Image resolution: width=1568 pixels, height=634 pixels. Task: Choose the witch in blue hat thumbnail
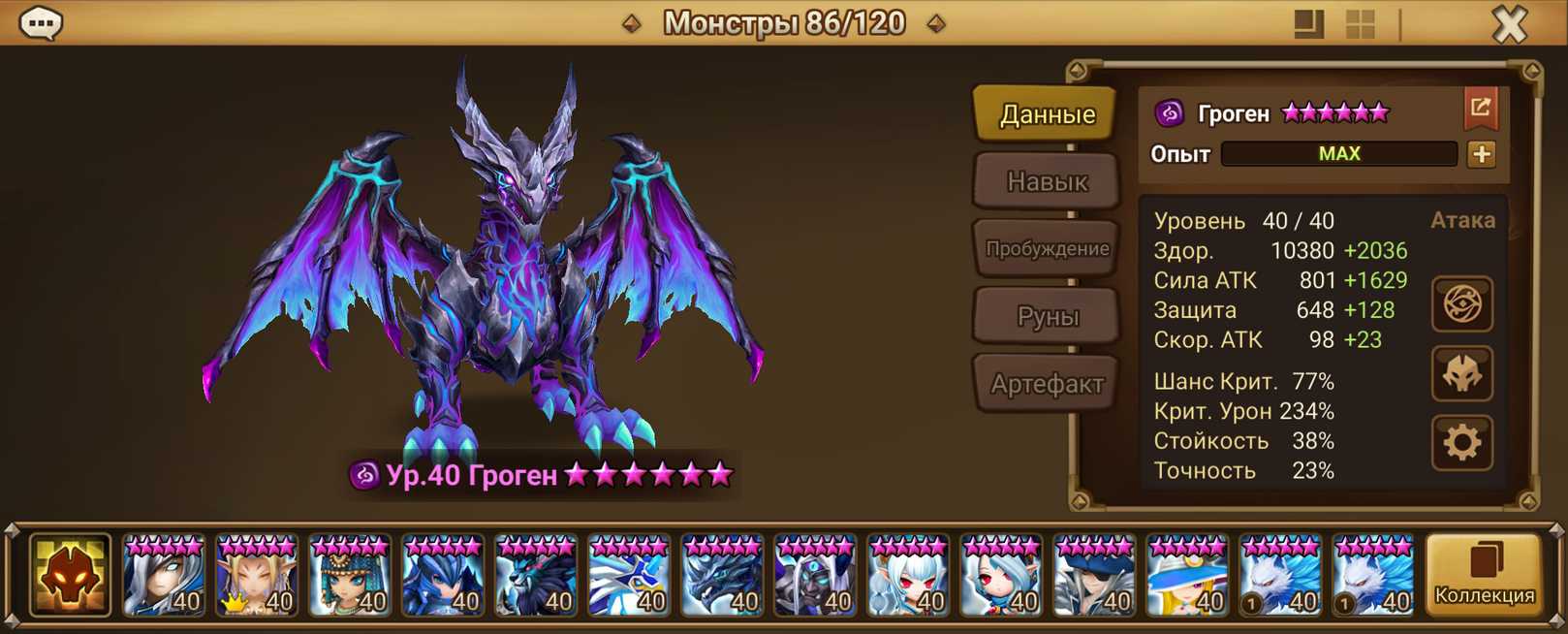pyautogui.click(x=1187, y=576)
